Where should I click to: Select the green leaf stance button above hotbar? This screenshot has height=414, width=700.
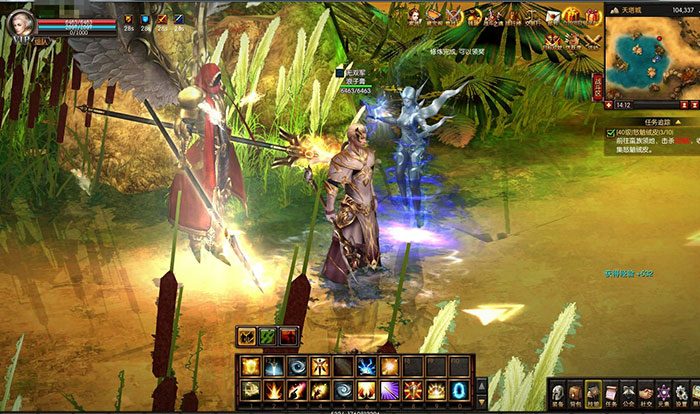[267, 337]
